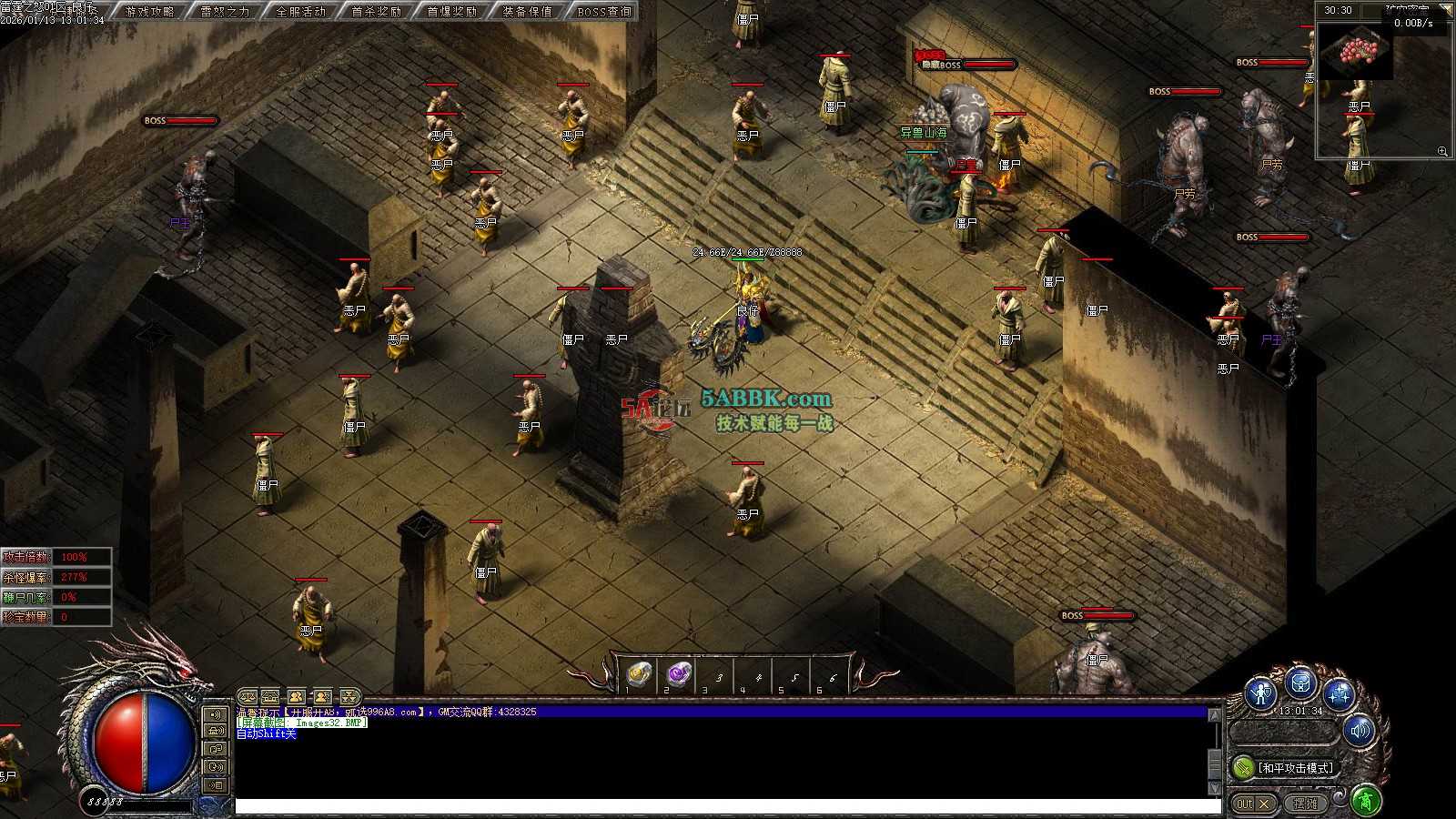Click the minimap magnifier zoom button

click(1442, 151)
